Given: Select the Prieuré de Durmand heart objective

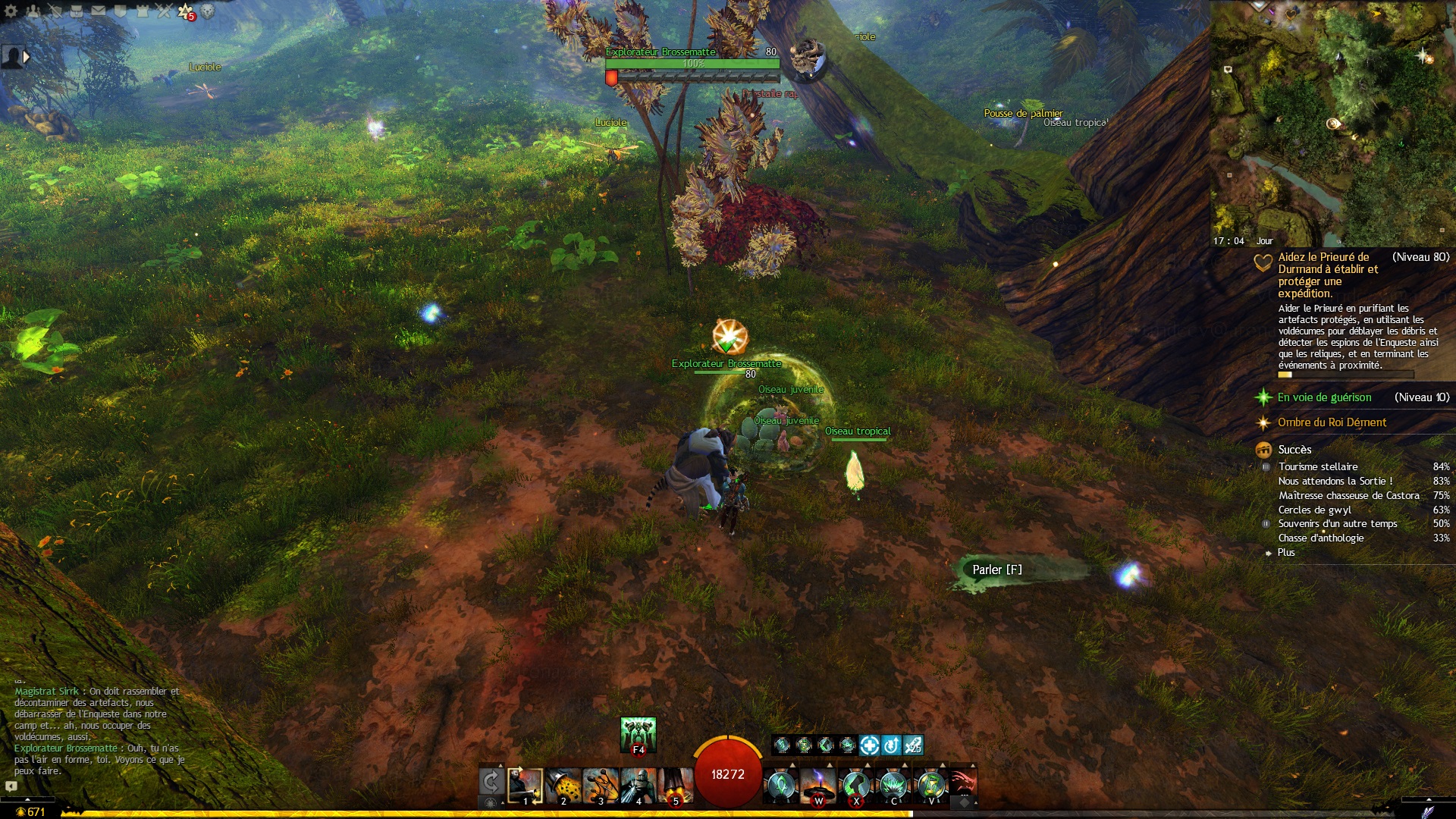Looking at the screenshot, I should pos(1327,275).
